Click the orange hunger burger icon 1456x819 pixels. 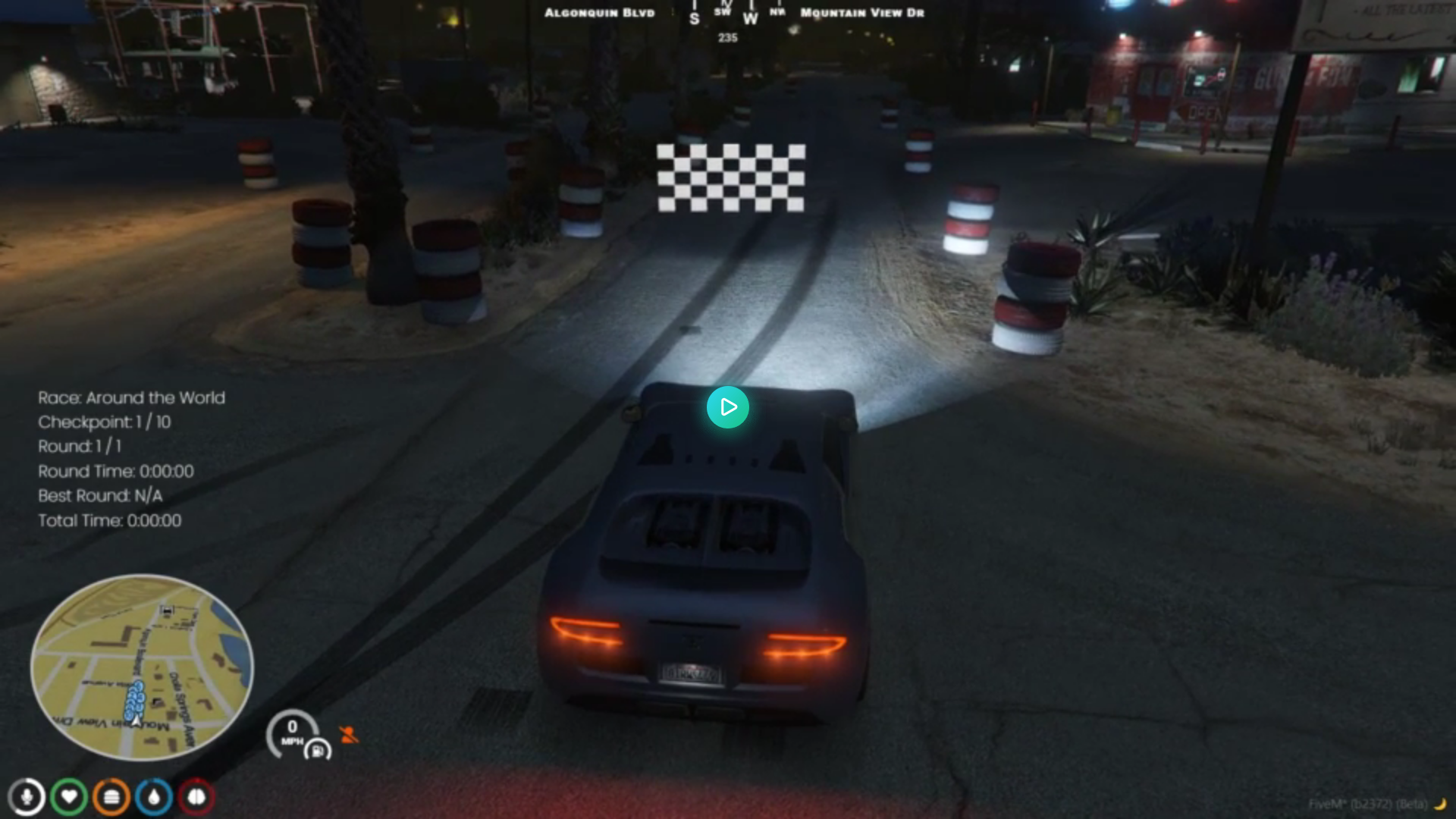click(111, 797)
